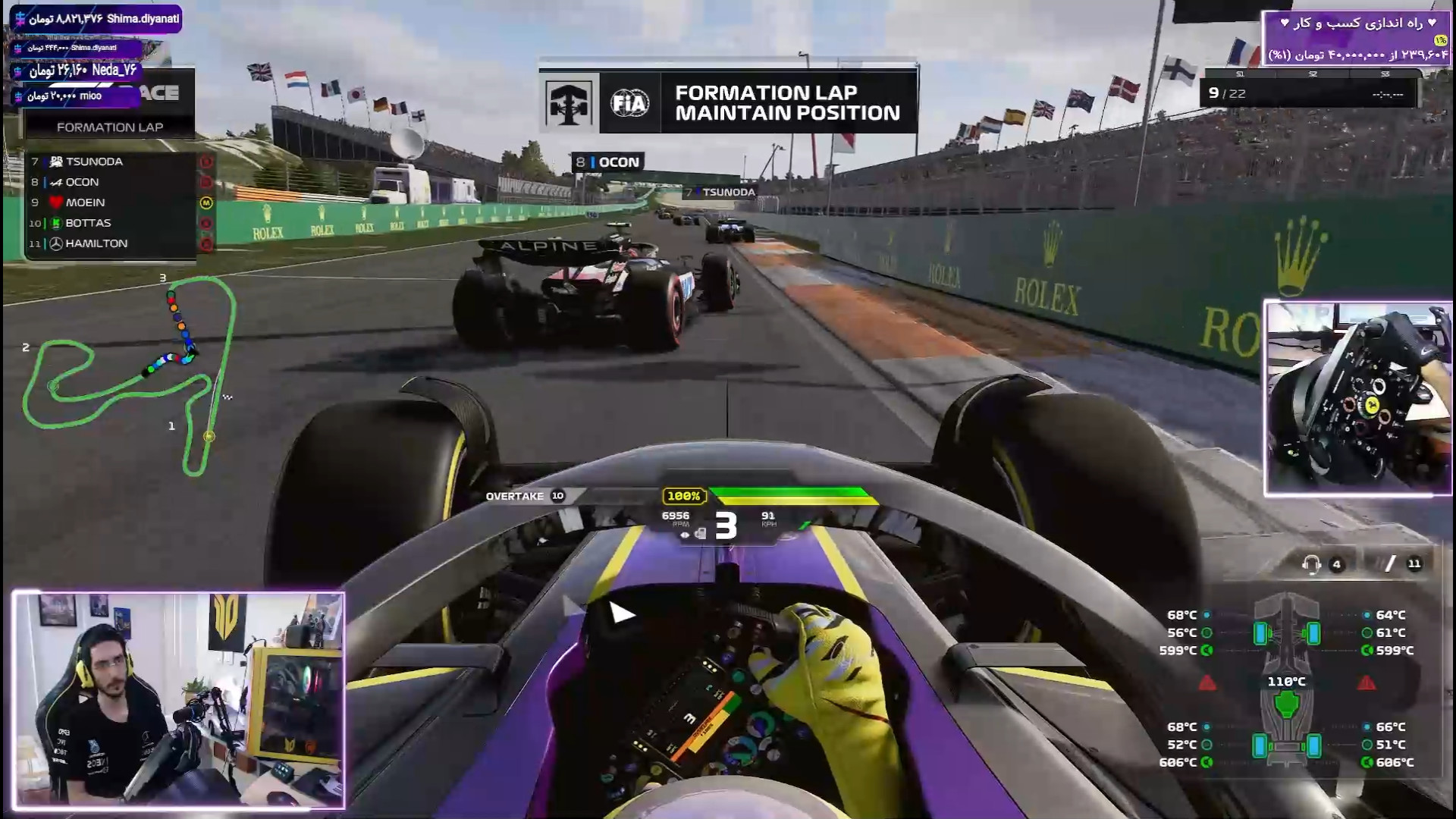Open the Persian donation goal banner

(x=1354, y=38)
